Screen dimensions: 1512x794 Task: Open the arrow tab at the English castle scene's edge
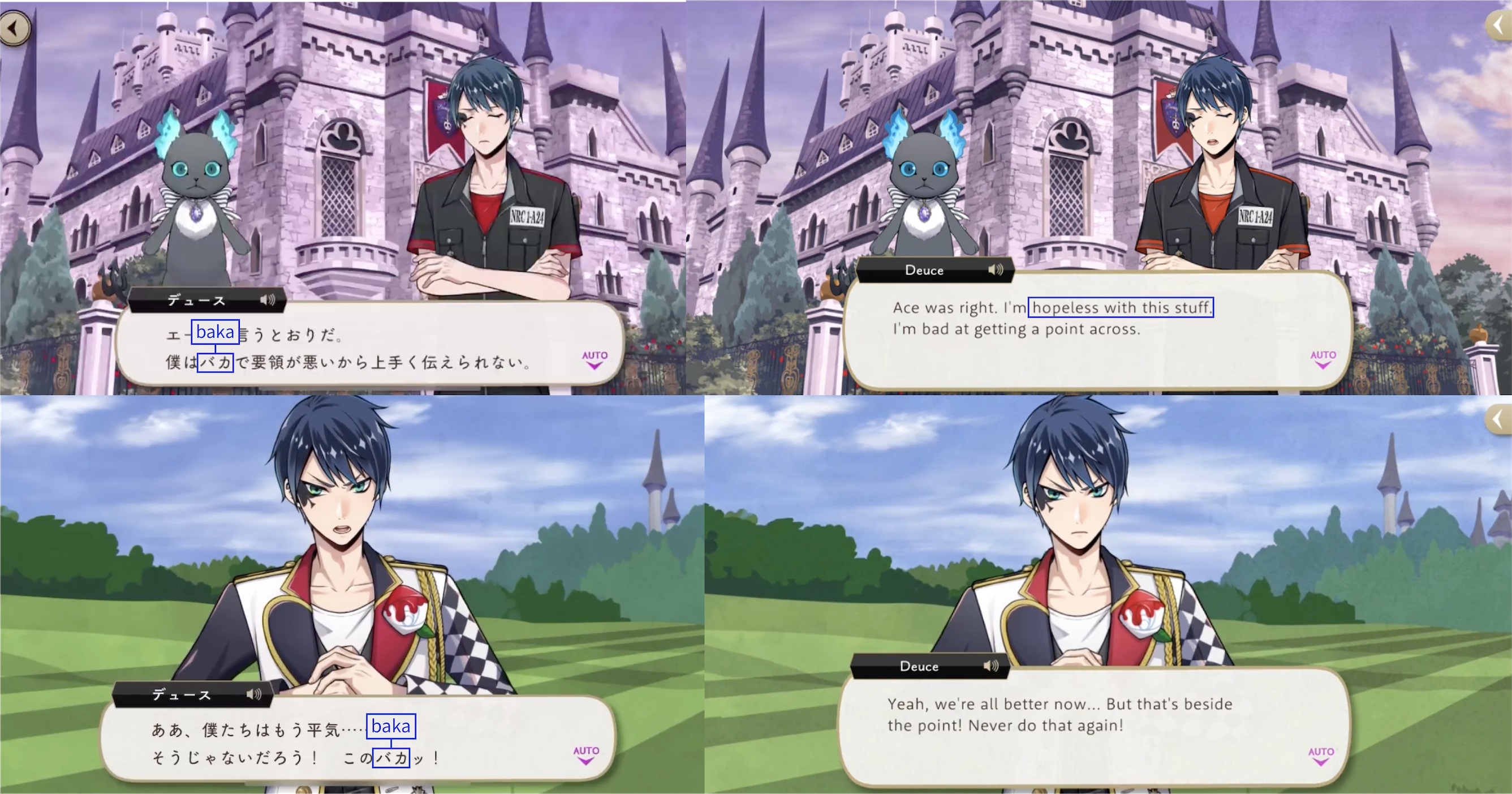tap(1500, 25)
